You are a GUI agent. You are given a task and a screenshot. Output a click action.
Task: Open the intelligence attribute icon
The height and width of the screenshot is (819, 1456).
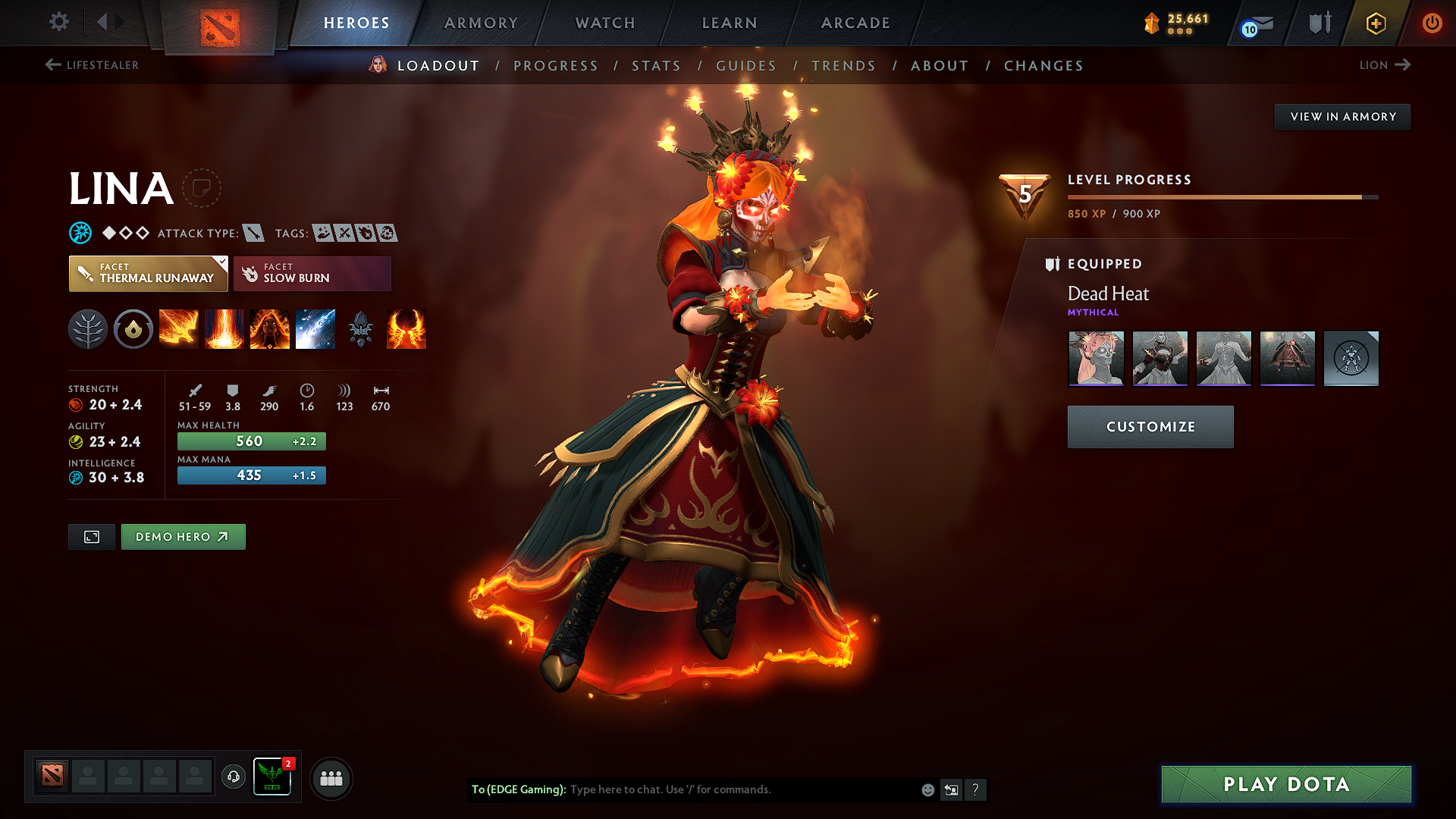point(75,478)
